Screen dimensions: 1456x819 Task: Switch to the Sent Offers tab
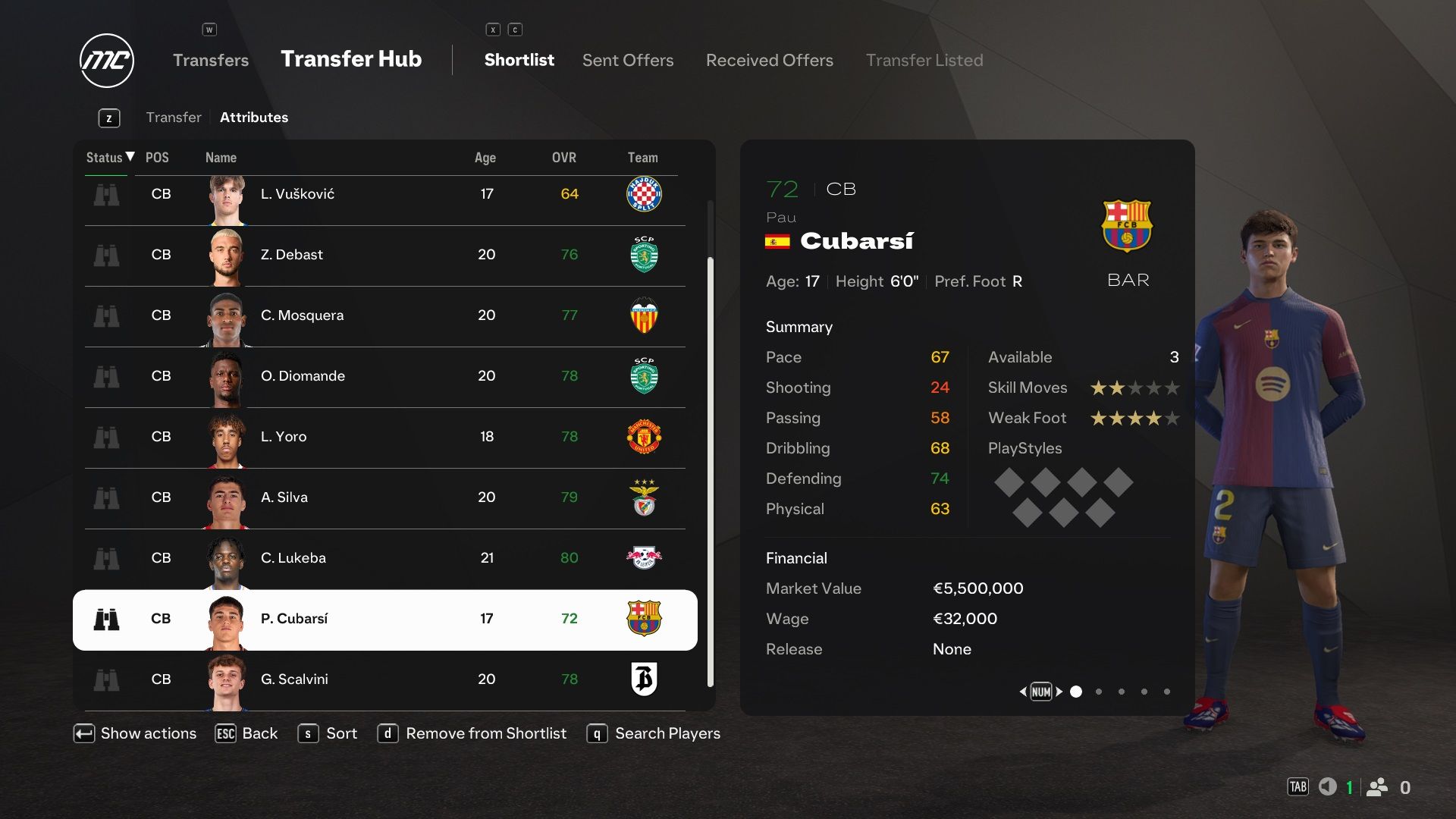tap(628, 60)
